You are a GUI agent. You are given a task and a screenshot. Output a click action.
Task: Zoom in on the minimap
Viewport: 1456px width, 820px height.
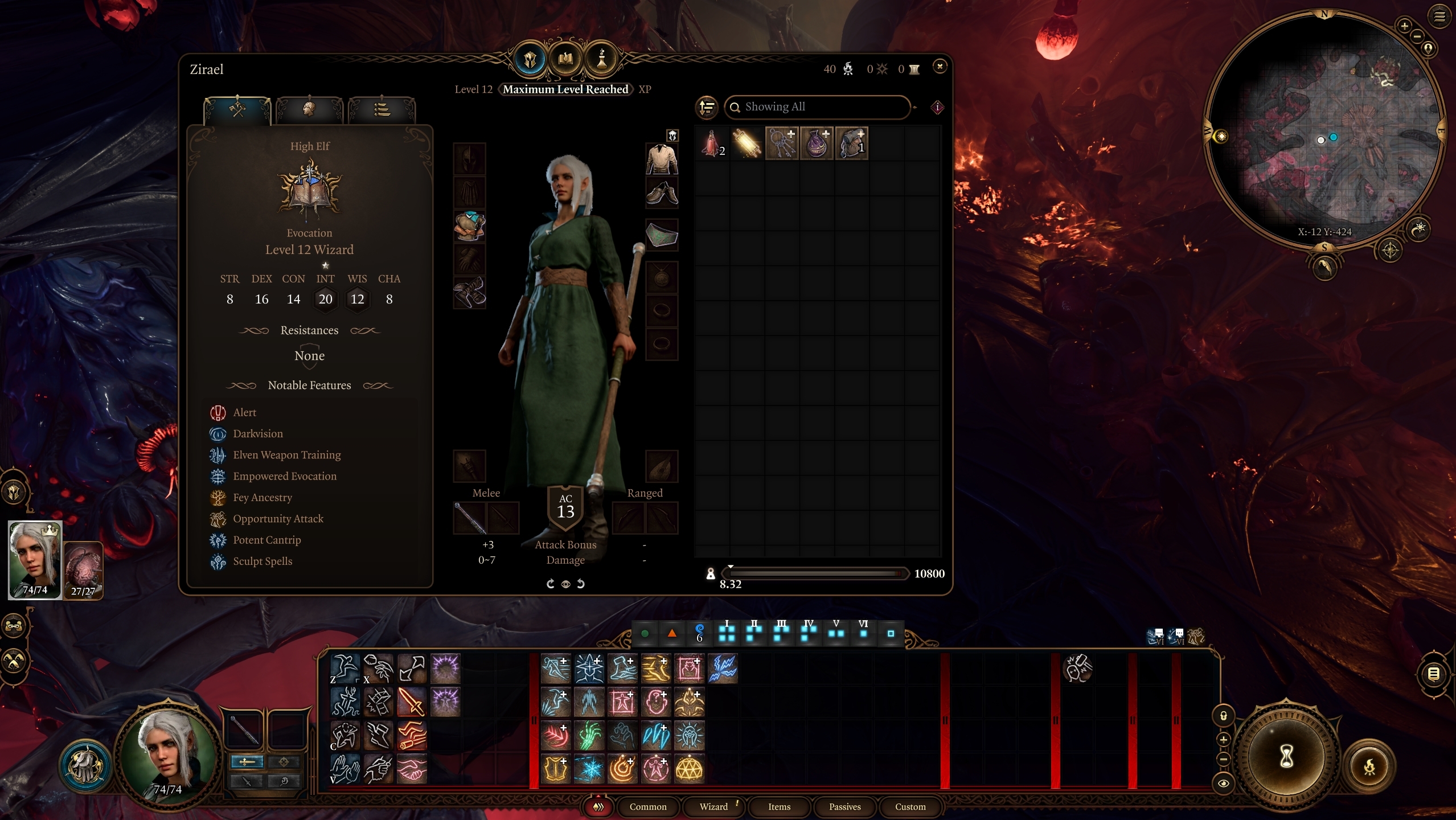coord(1404,26)
